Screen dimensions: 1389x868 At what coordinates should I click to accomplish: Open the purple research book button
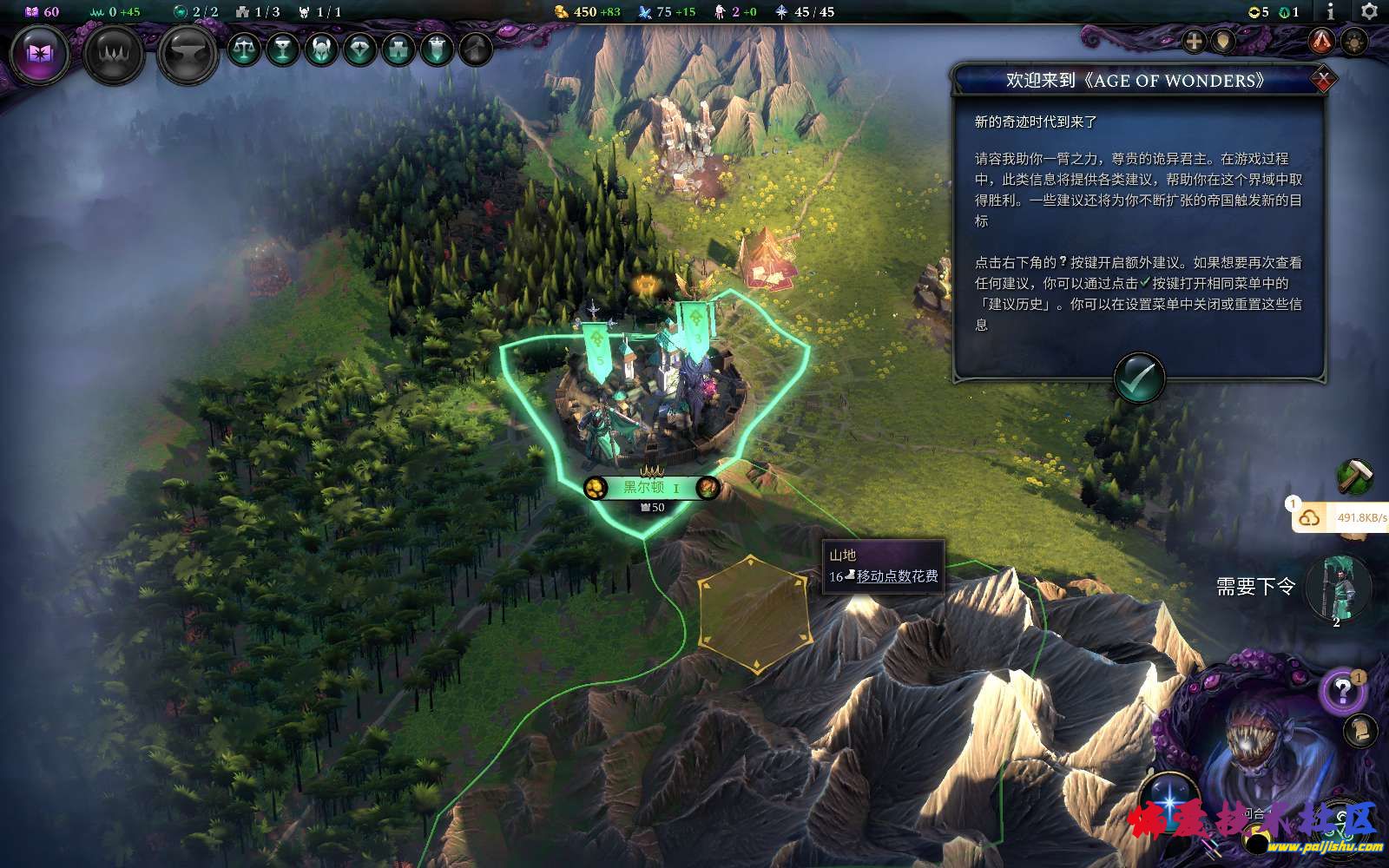(40, 54)
